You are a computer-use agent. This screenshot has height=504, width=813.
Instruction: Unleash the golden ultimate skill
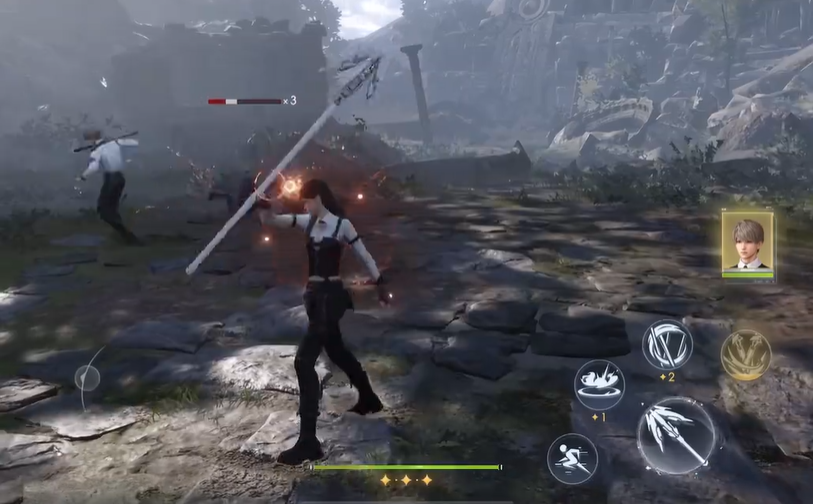(745, 354)
